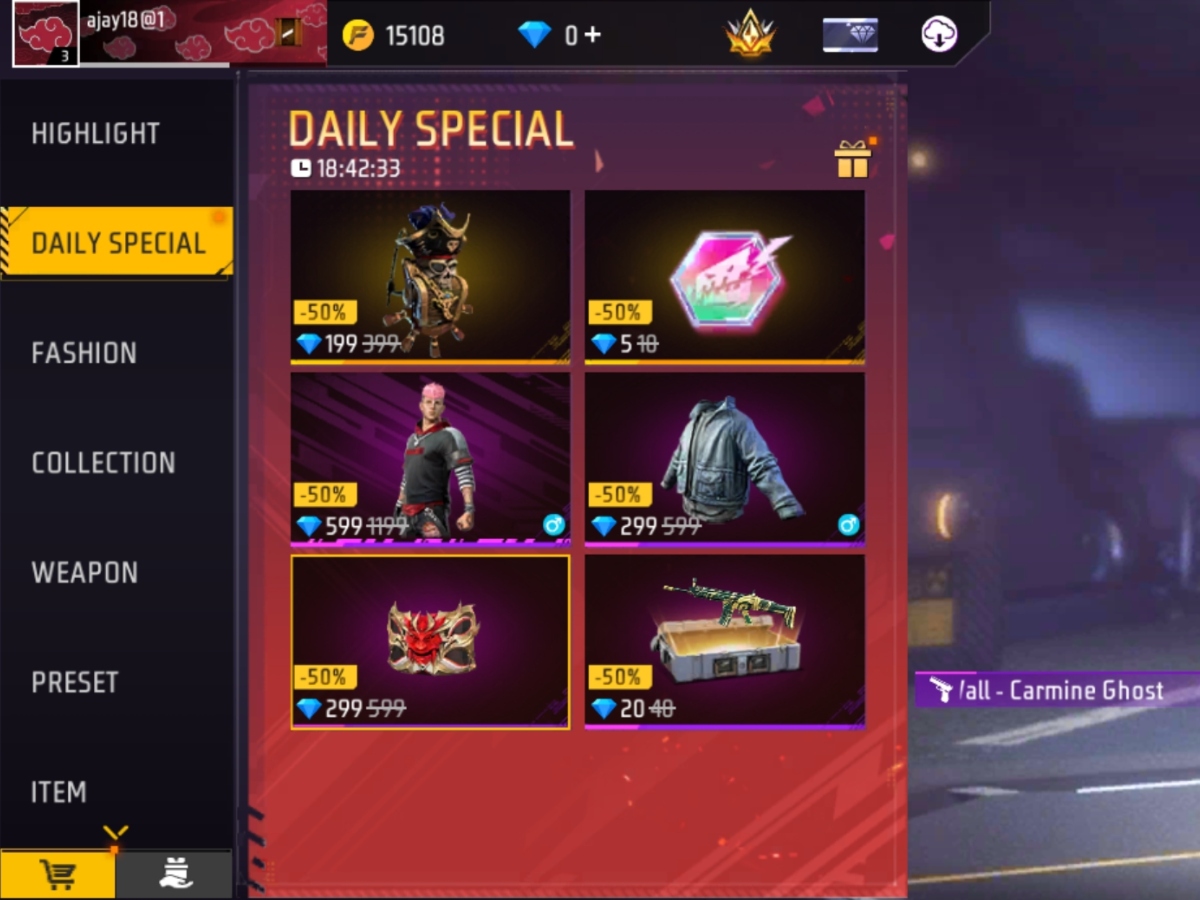This screenshot has width=1200, height=900.
Task: Add diamonds with the plus button
Action: [593, 35]
